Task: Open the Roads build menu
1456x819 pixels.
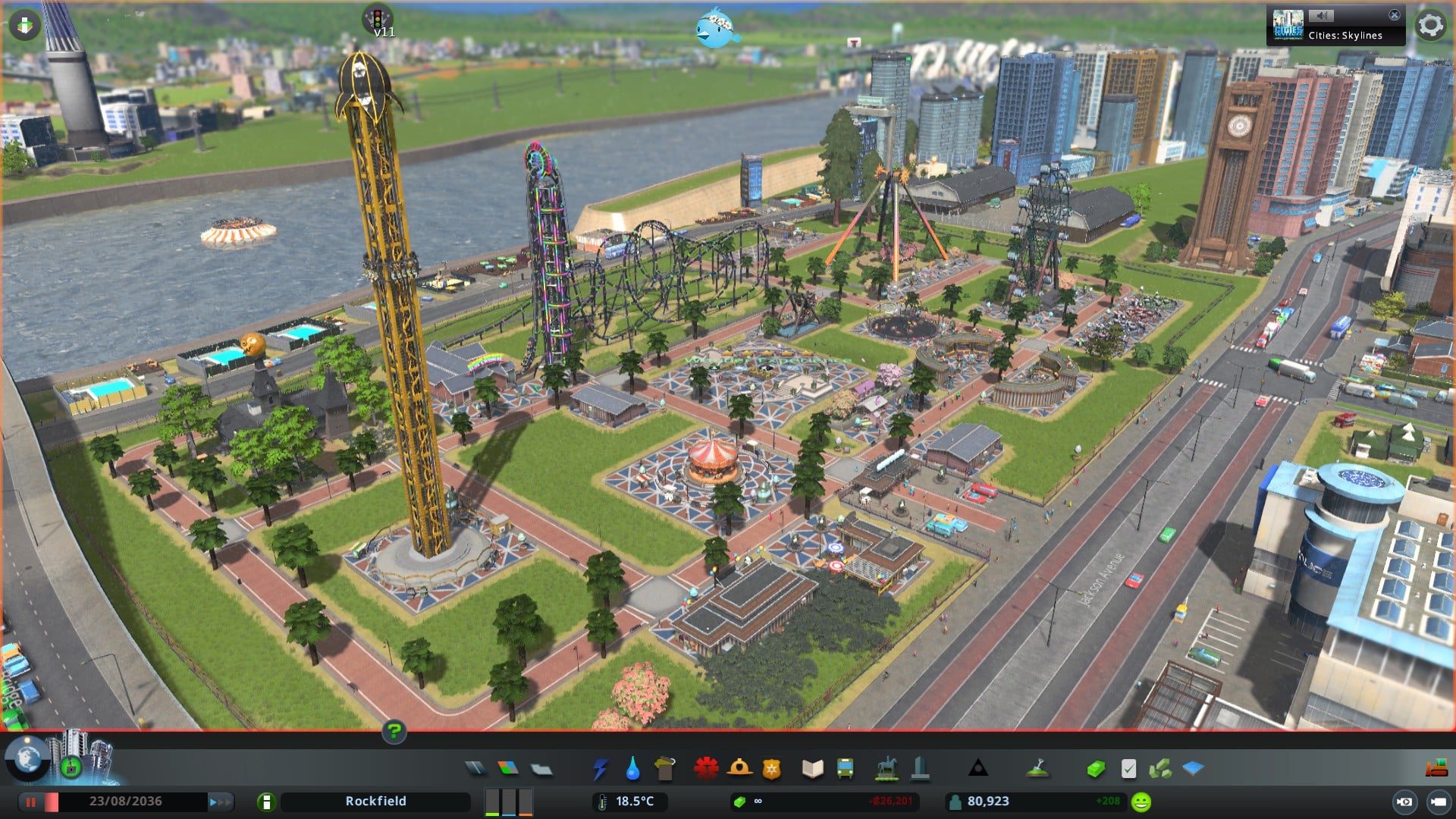Action: [x=475, y=769]
